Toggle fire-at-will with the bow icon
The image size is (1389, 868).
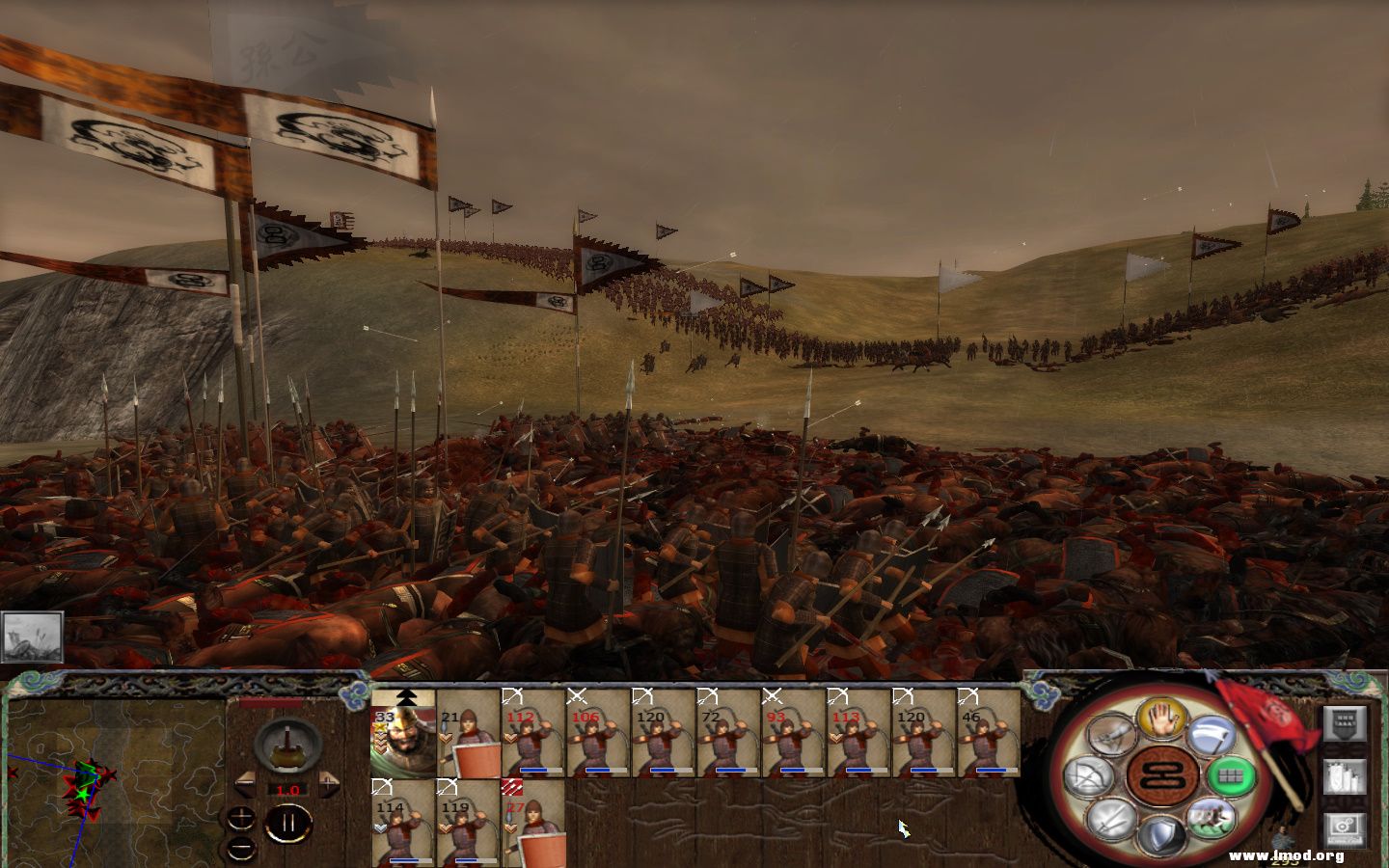point(1090,775)
